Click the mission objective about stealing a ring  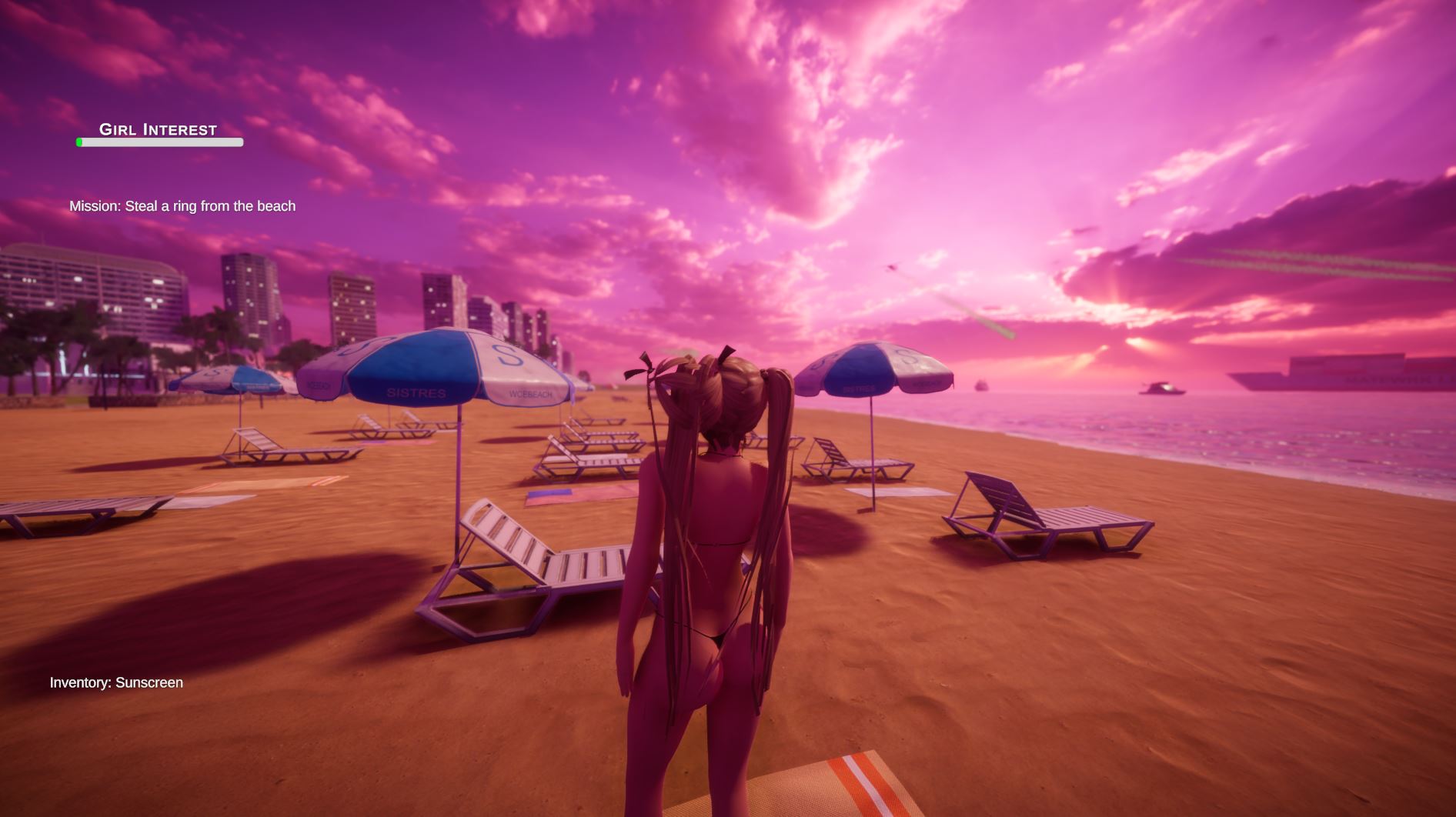click(x=182, y=206)
